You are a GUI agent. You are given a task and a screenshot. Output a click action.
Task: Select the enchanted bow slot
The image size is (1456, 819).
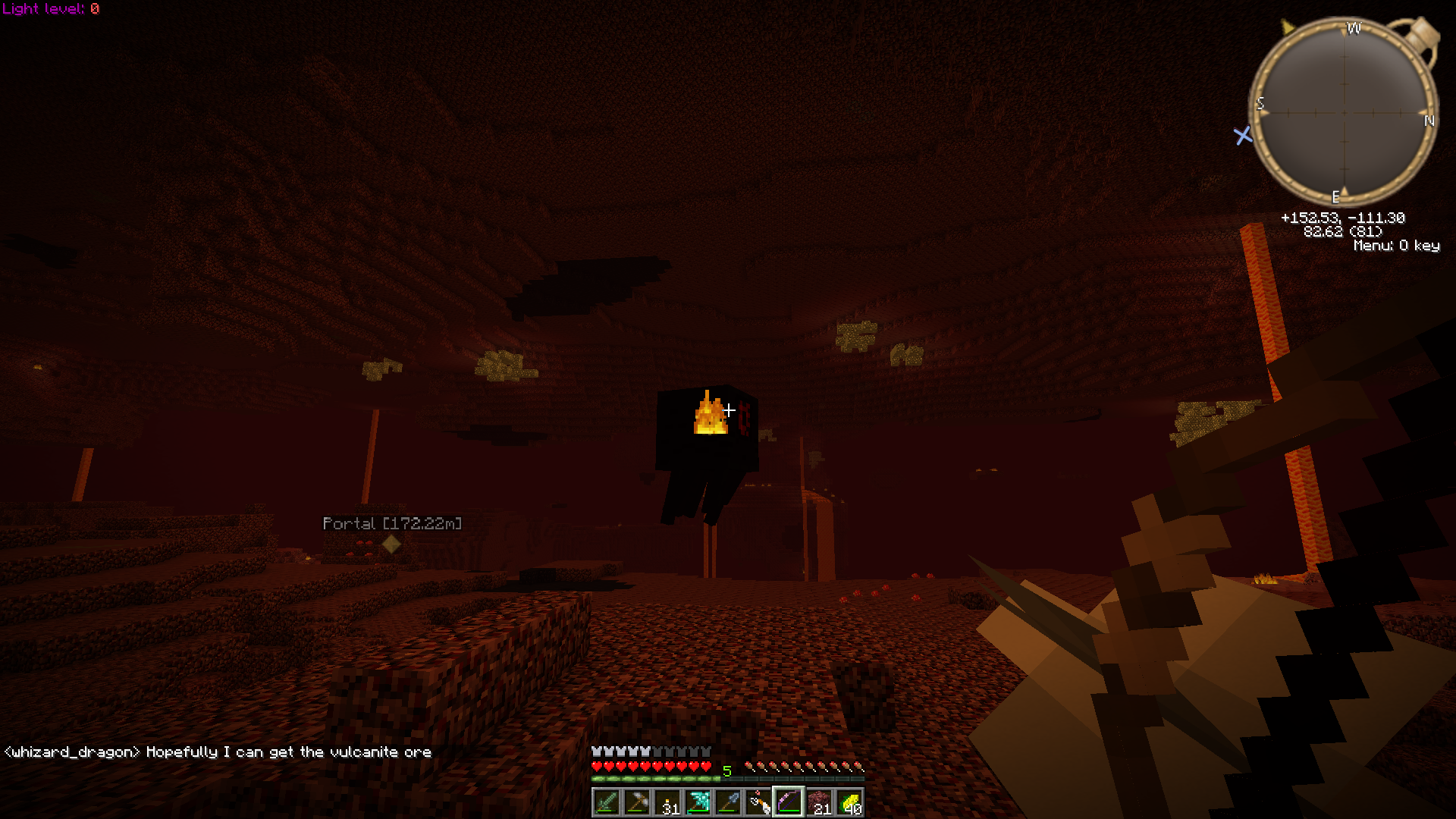789,802
